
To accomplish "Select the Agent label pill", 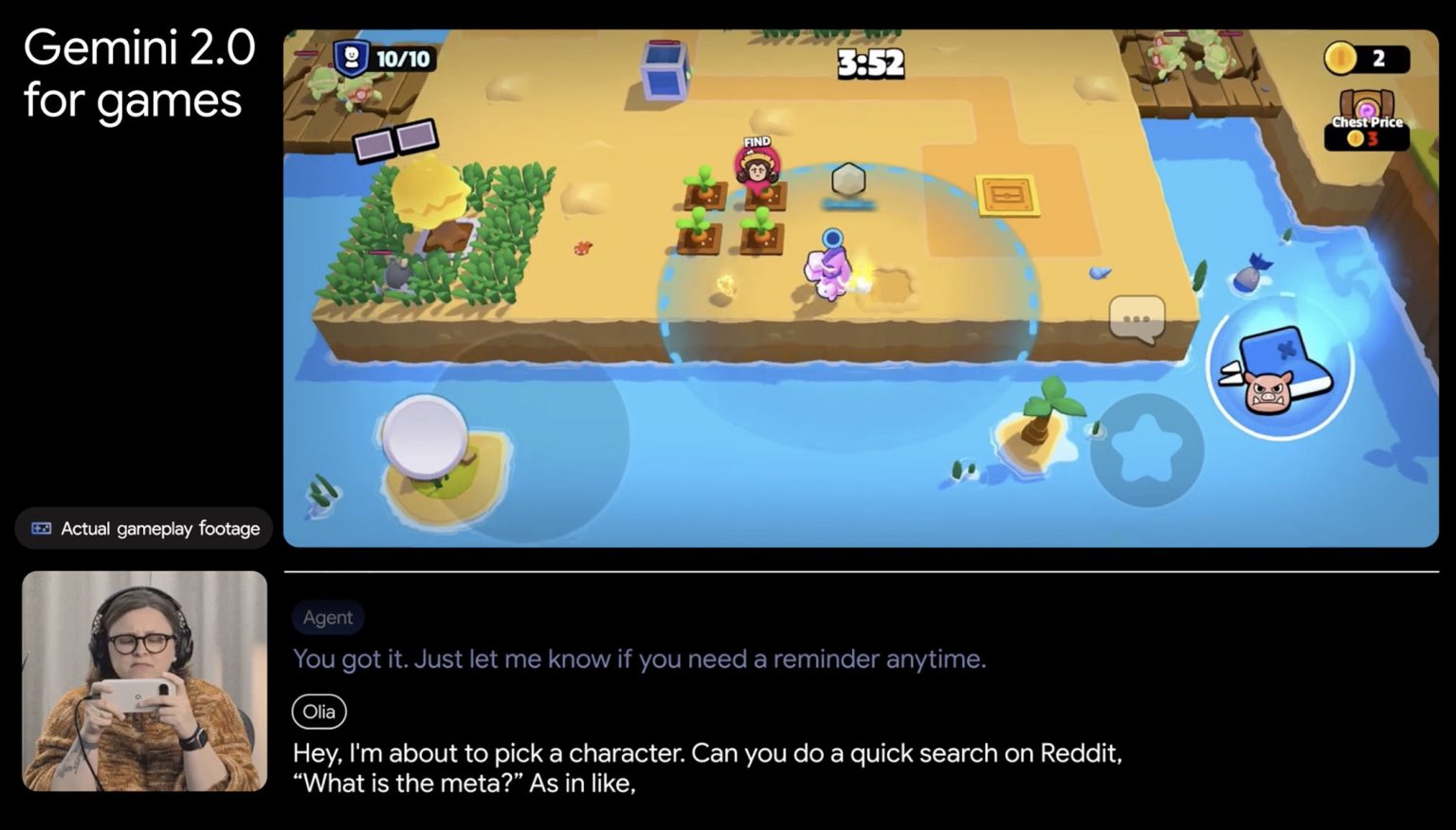I will (x=327, y=617).
